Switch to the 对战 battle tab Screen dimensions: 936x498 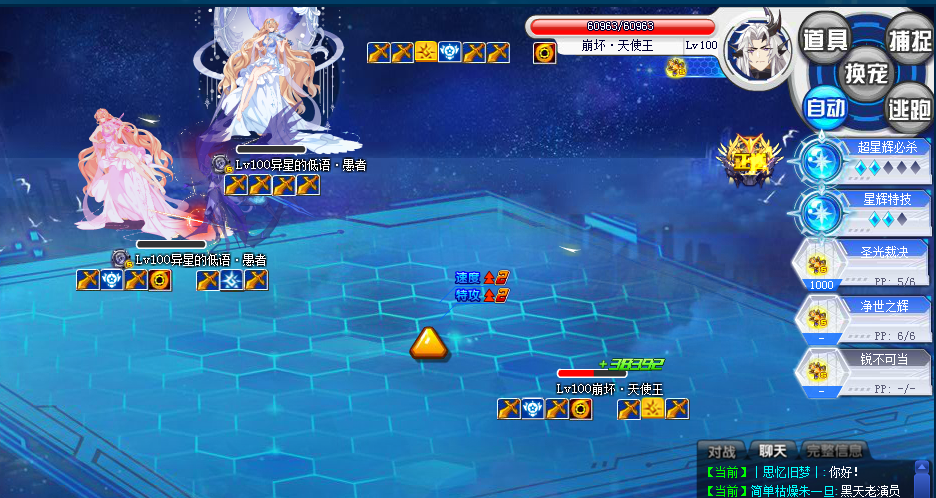[721, 451]
